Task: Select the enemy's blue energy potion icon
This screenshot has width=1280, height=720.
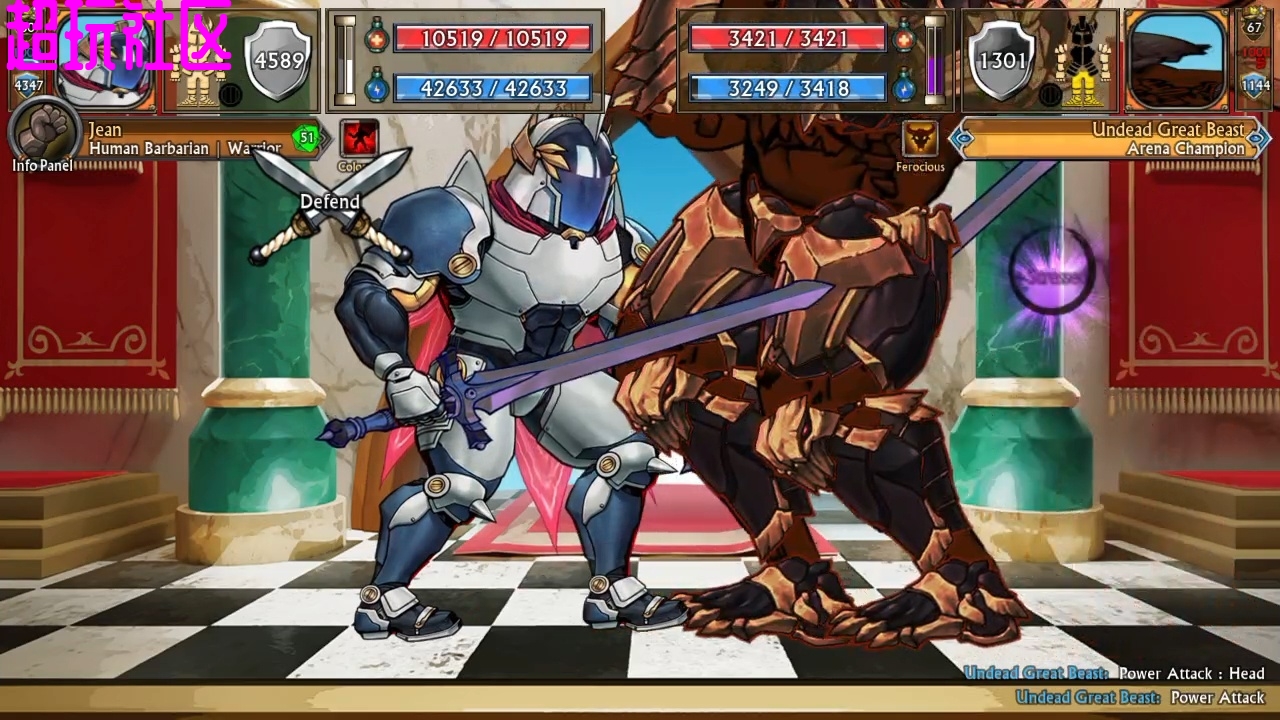Action: [905, 87]
